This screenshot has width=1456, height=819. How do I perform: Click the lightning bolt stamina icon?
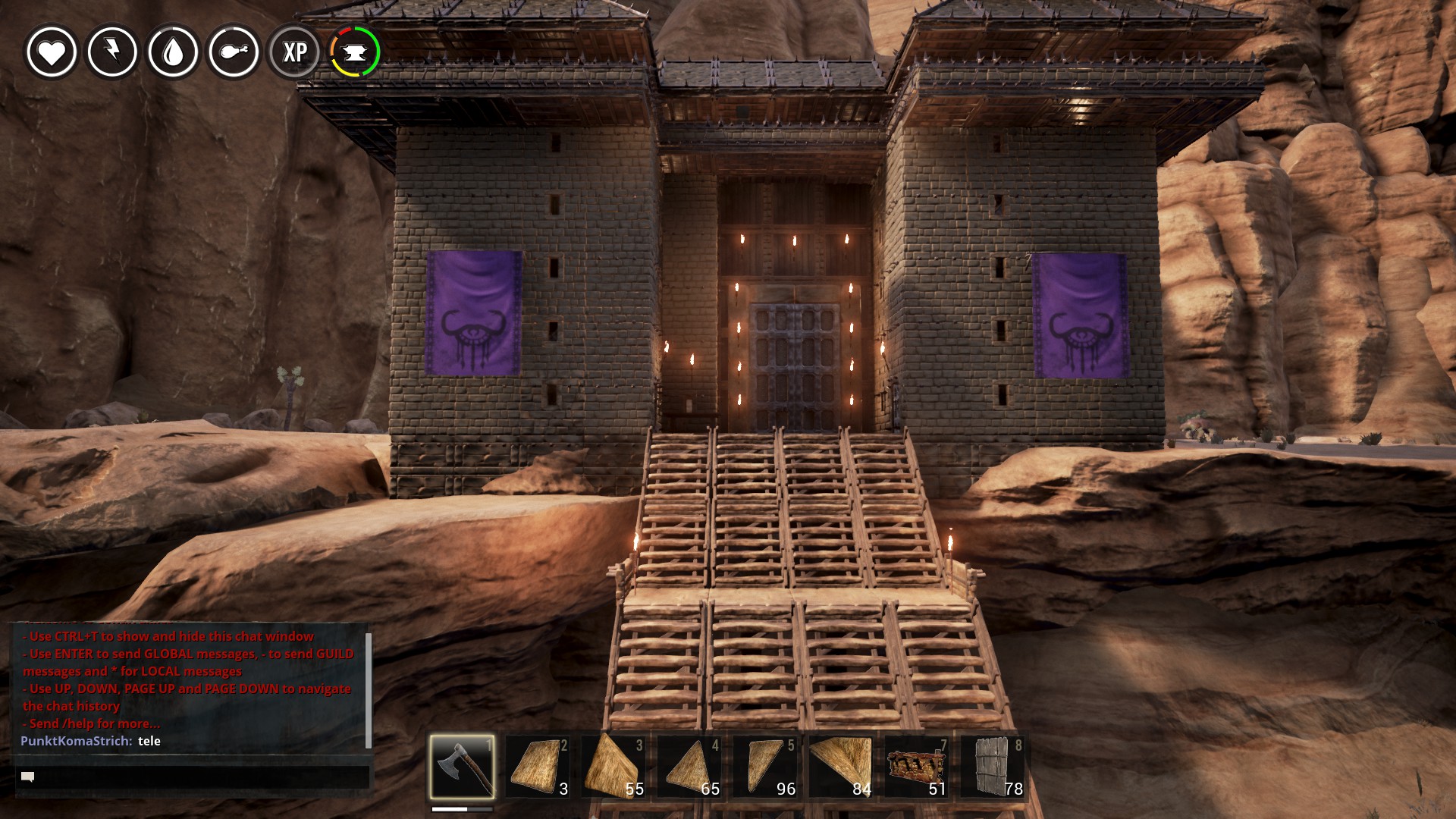[112, 52]
